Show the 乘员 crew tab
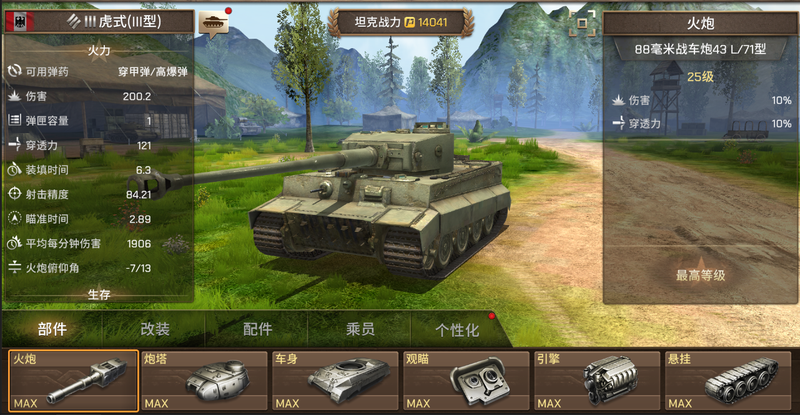The image size is (800, 415). [360, 330]
